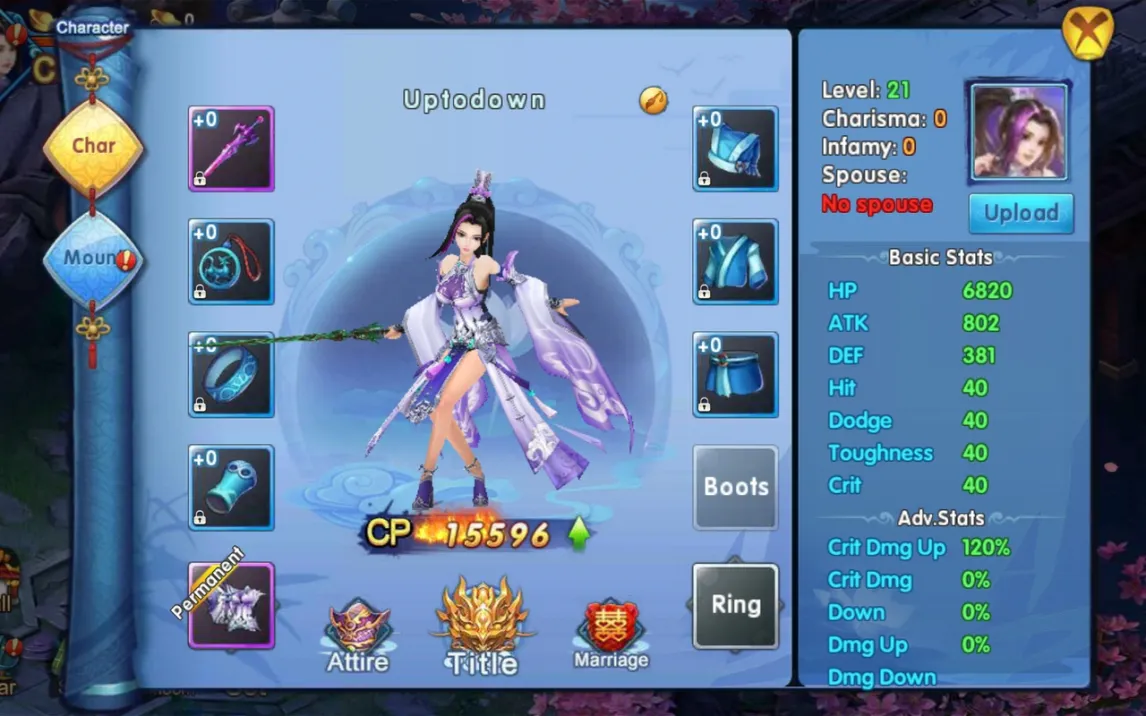This screenshot has width=1146, height=716.
Task: Click the character portrait thumbnail
Action: coord(1019,133)
